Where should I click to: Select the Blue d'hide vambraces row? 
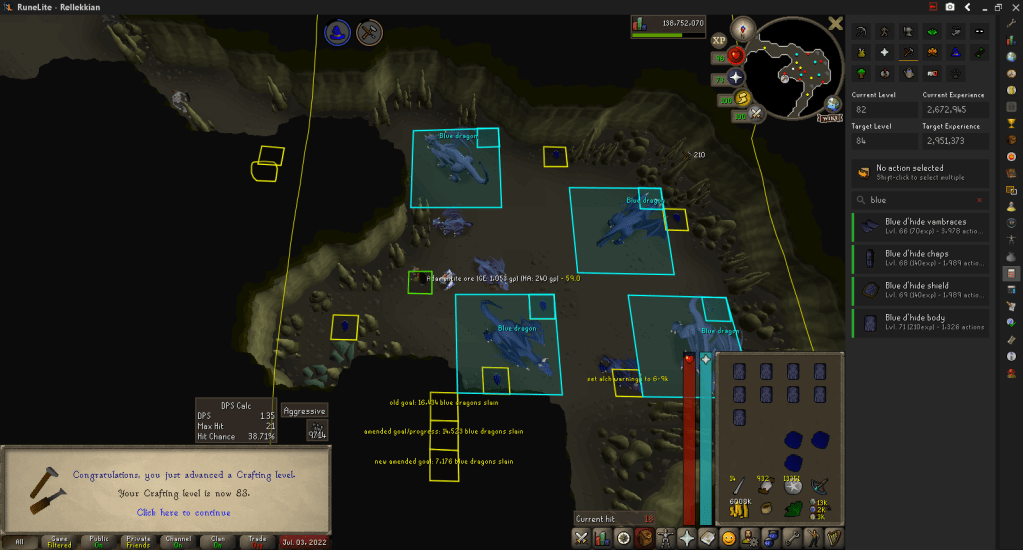click(x=921, y=227)
